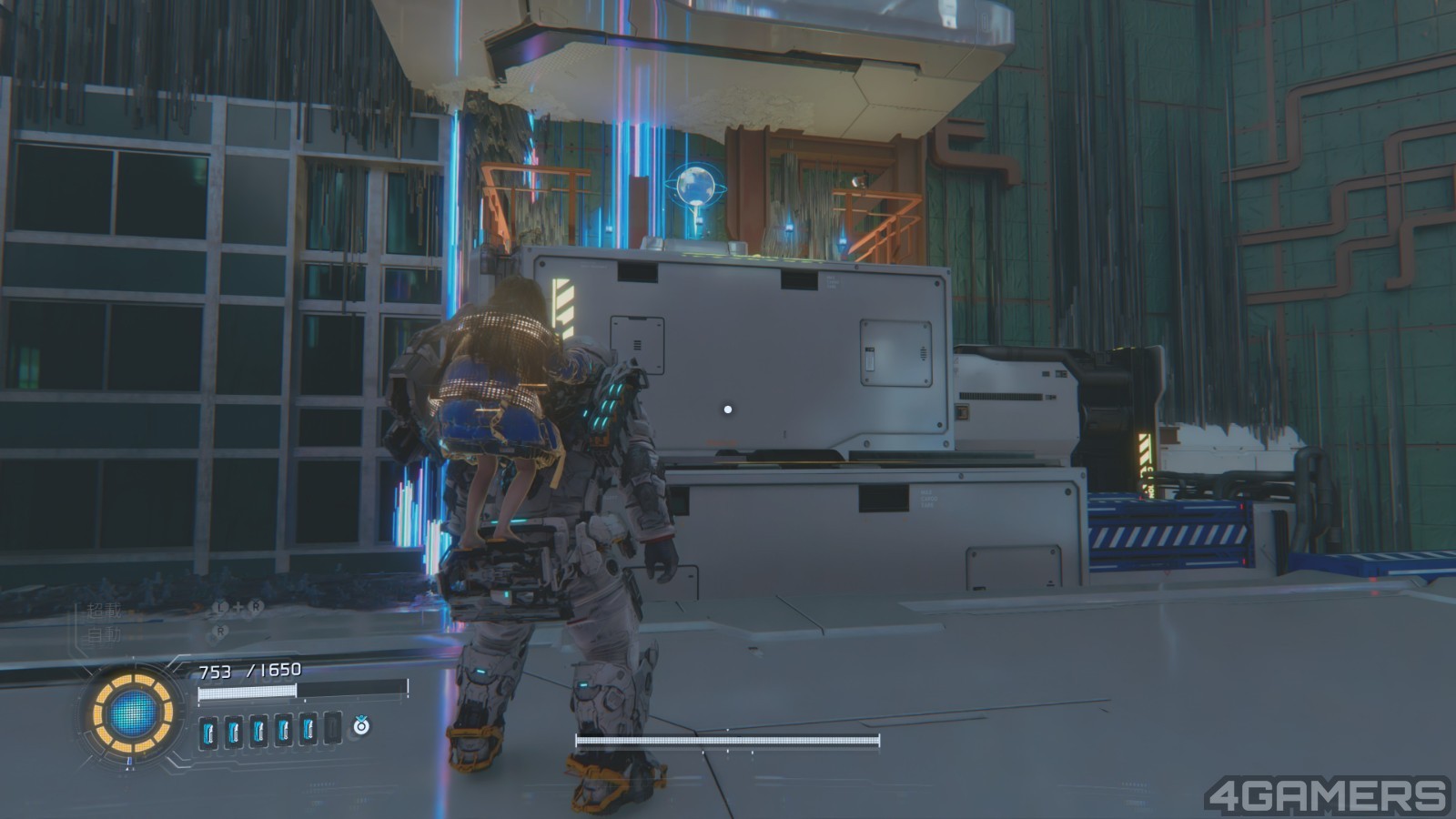Click the orange-ringed blue core gauge icon

(x=133, y=713)
